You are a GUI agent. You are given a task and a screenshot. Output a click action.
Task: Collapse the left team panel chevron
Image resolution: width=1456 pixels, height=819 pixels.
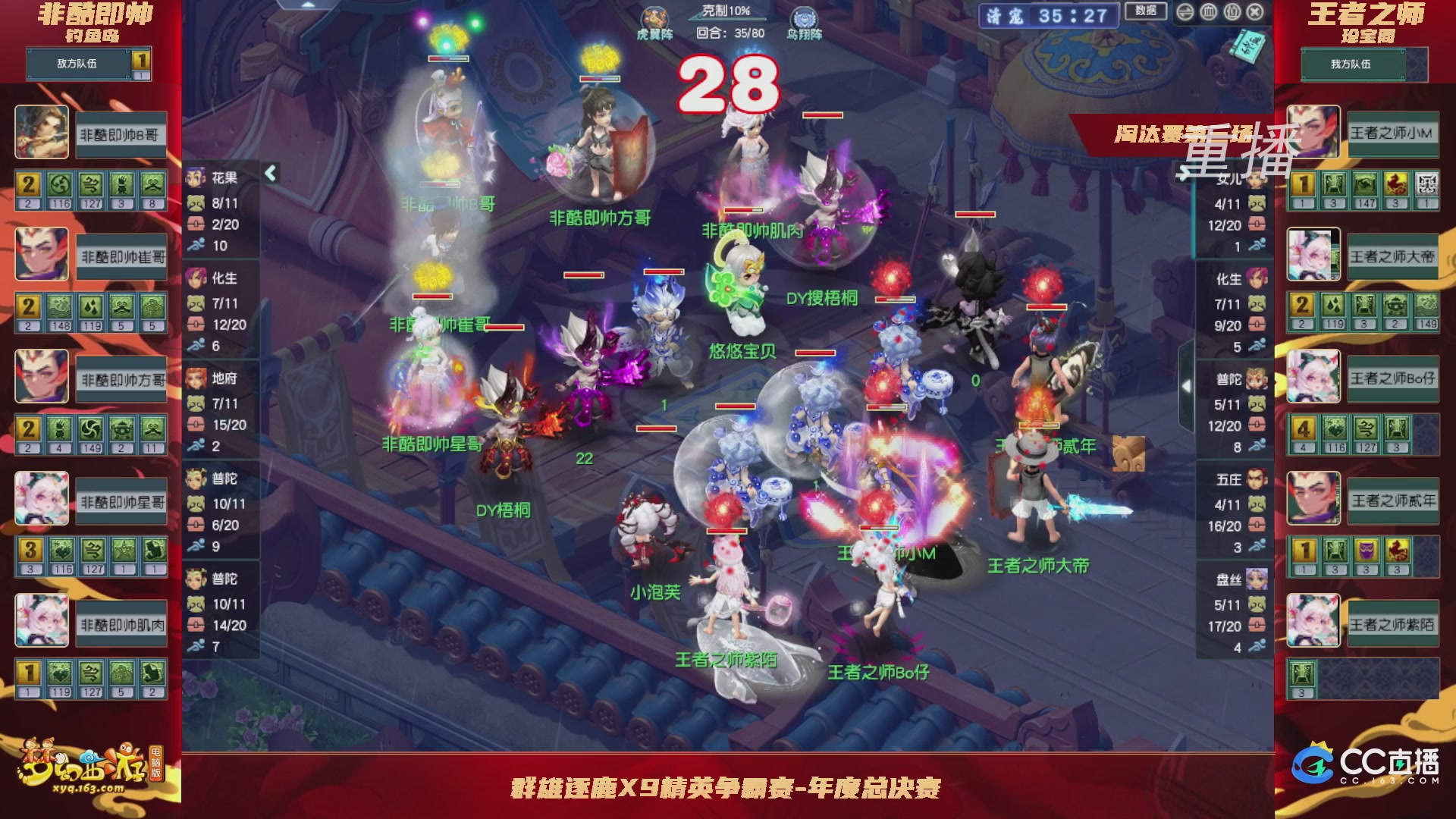click(x=269, y=173)
